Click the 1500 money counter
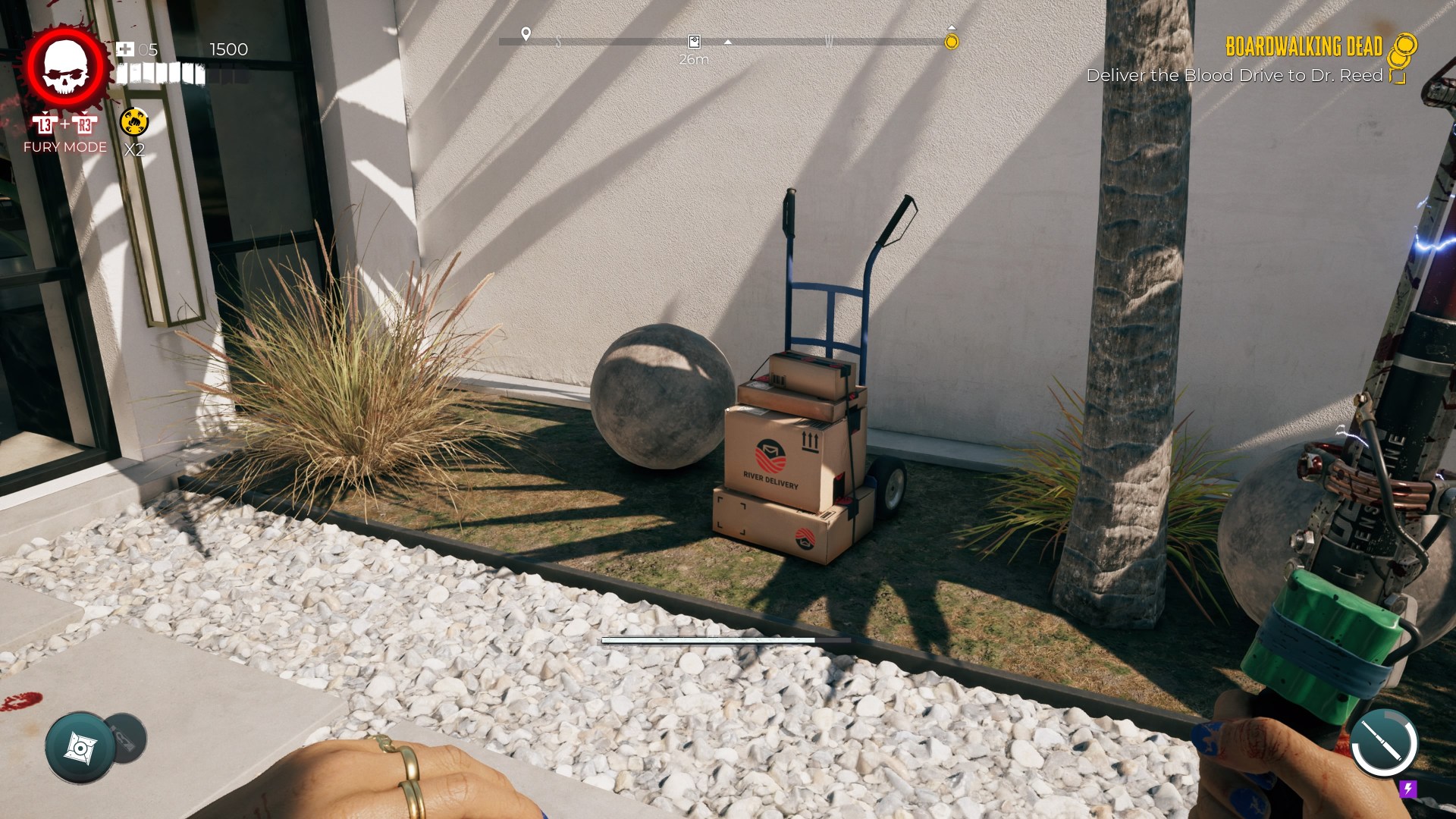This screenshot has height=819, width=1456. [x=229, y=50]
